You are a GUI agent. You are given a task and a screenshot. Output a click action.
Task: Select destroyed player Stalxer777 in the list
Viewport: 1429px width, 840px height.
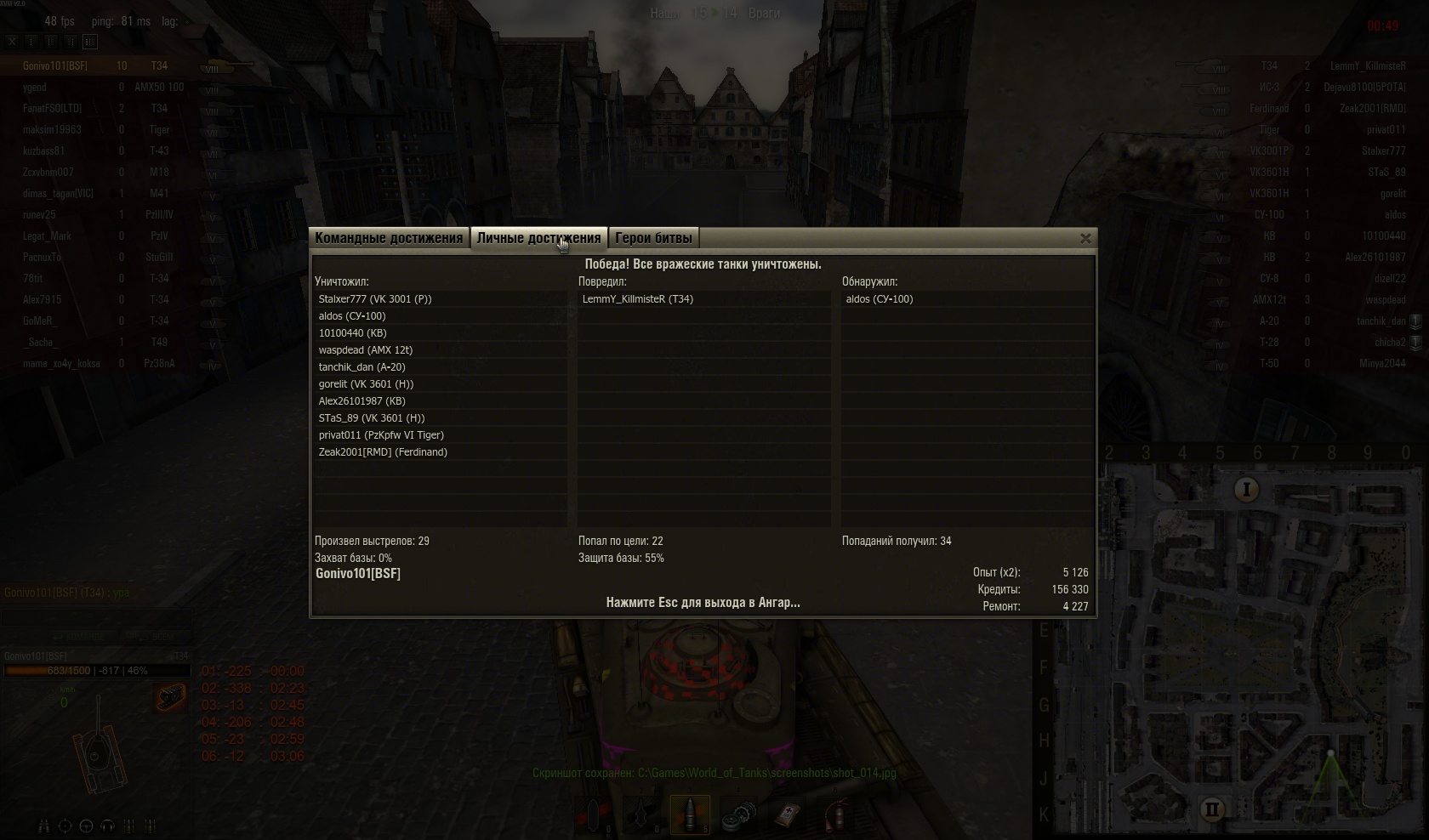pos(375,299)
